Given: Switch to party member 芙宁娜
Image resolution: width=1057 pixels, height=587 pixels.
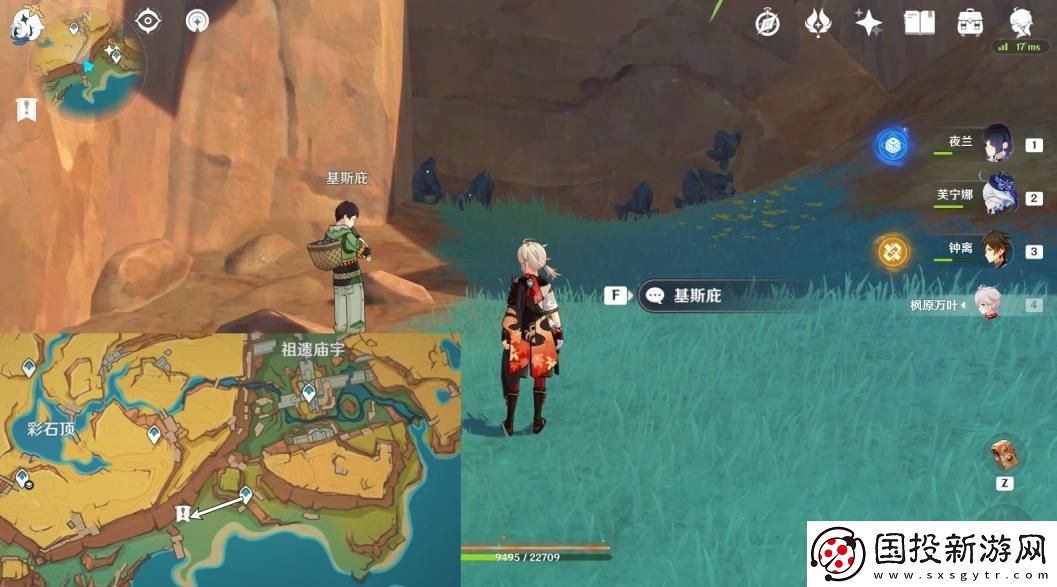Looking at the screenshot, I should click(997, 197).
